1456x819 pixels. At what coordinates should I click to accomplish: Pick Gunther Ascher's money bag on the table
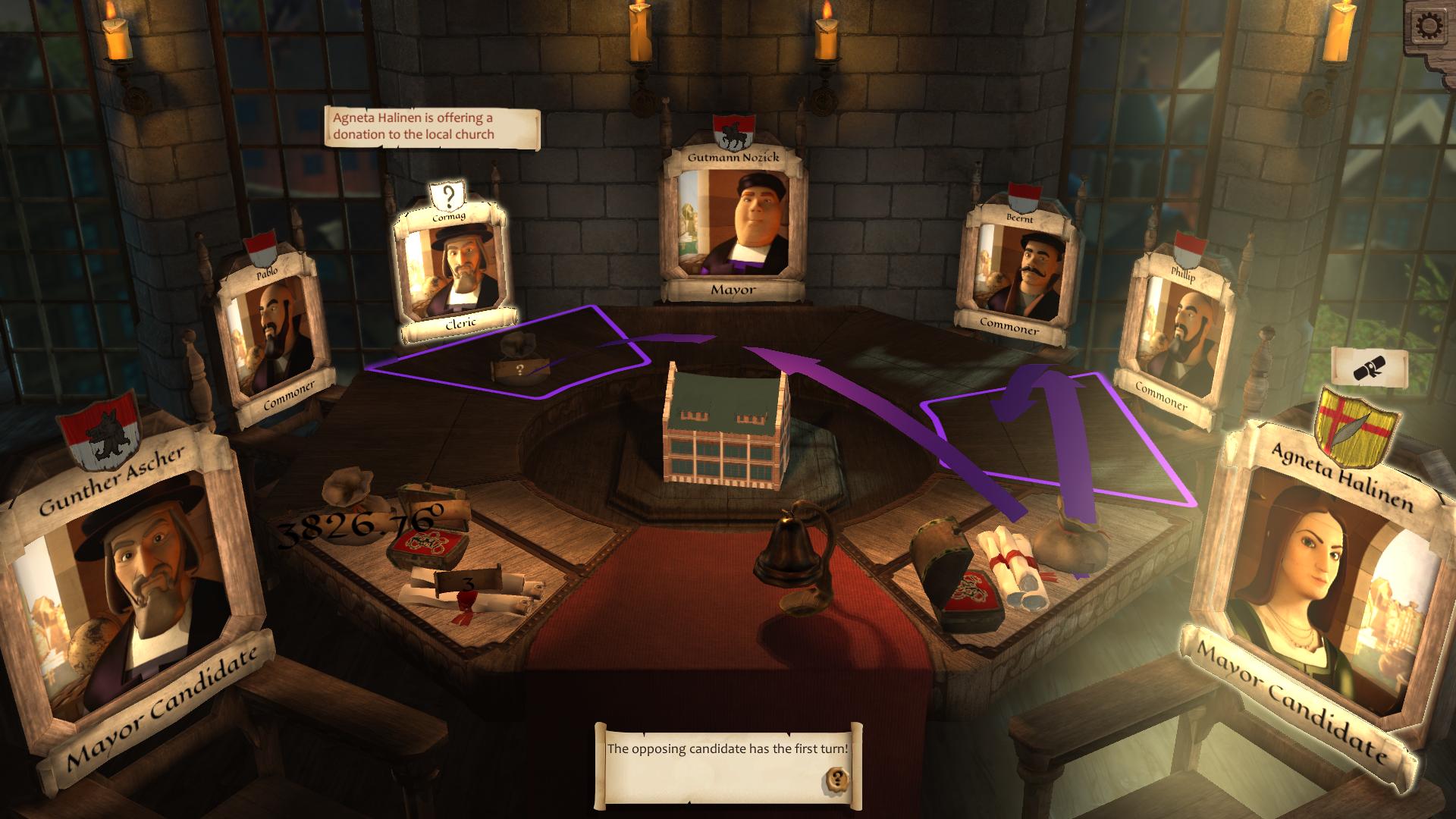click(x=350, y=493)
